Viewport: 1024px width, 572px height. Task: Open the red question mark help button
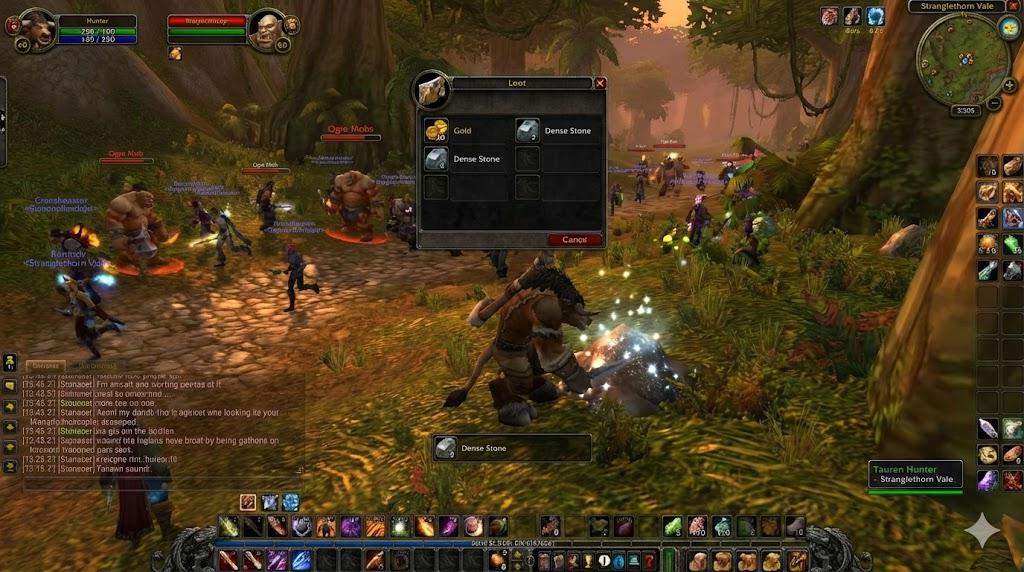649,561
